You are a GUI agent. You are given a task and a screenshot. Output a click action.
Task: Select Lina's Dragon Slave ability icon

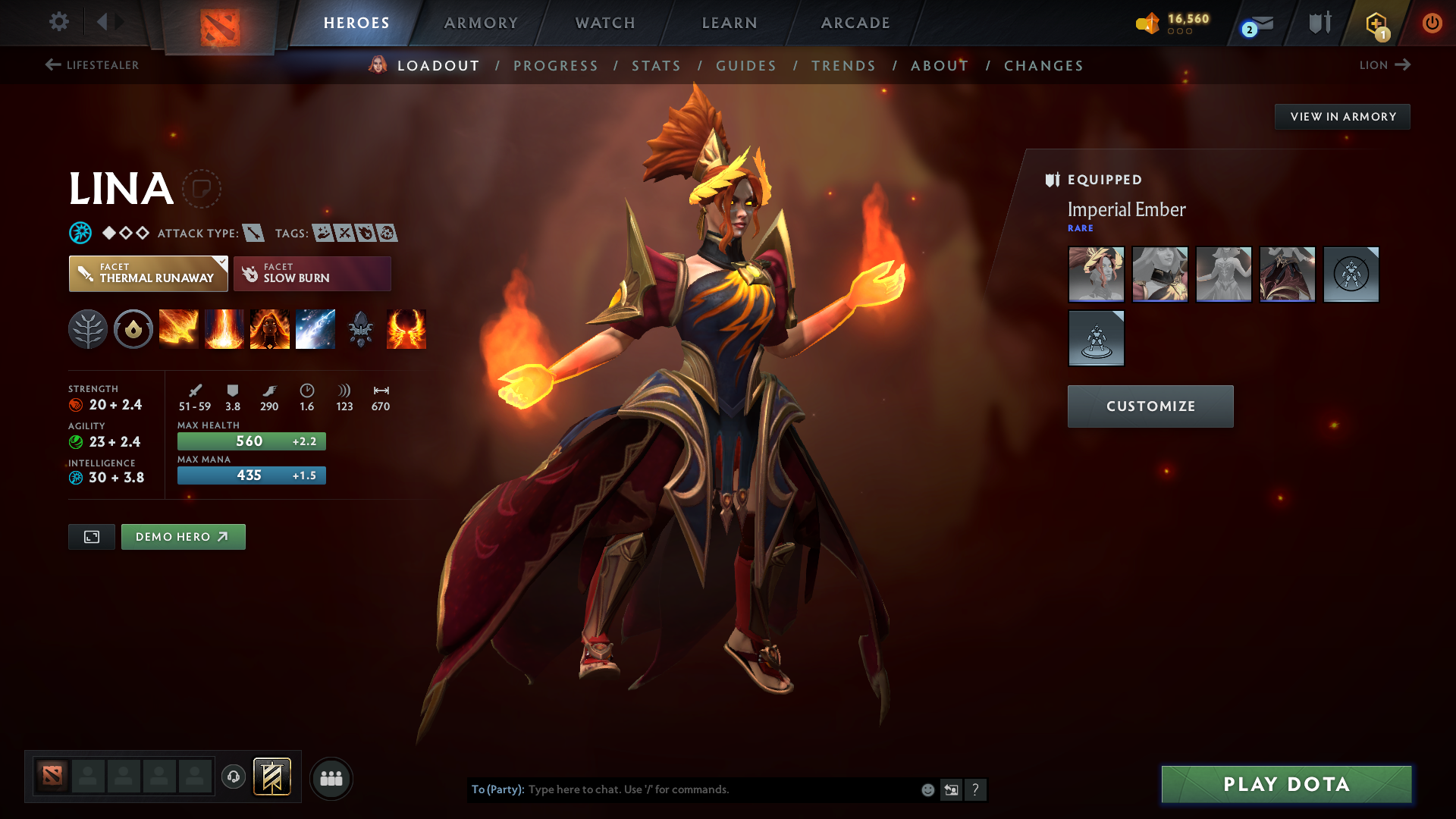tap(179, 328)
